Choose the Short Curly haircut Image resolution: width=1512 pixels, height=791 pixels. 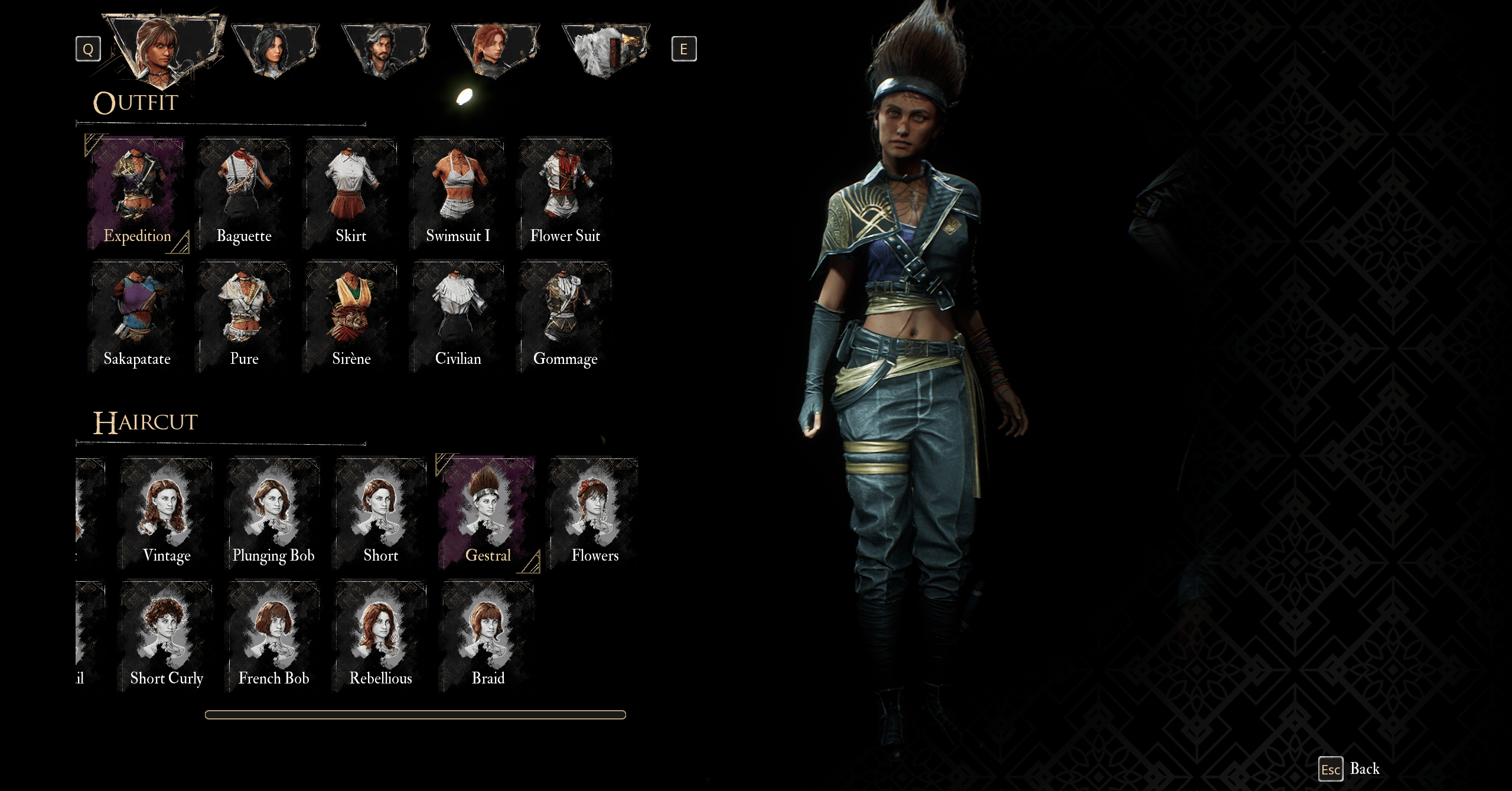[x=167, y=636]
